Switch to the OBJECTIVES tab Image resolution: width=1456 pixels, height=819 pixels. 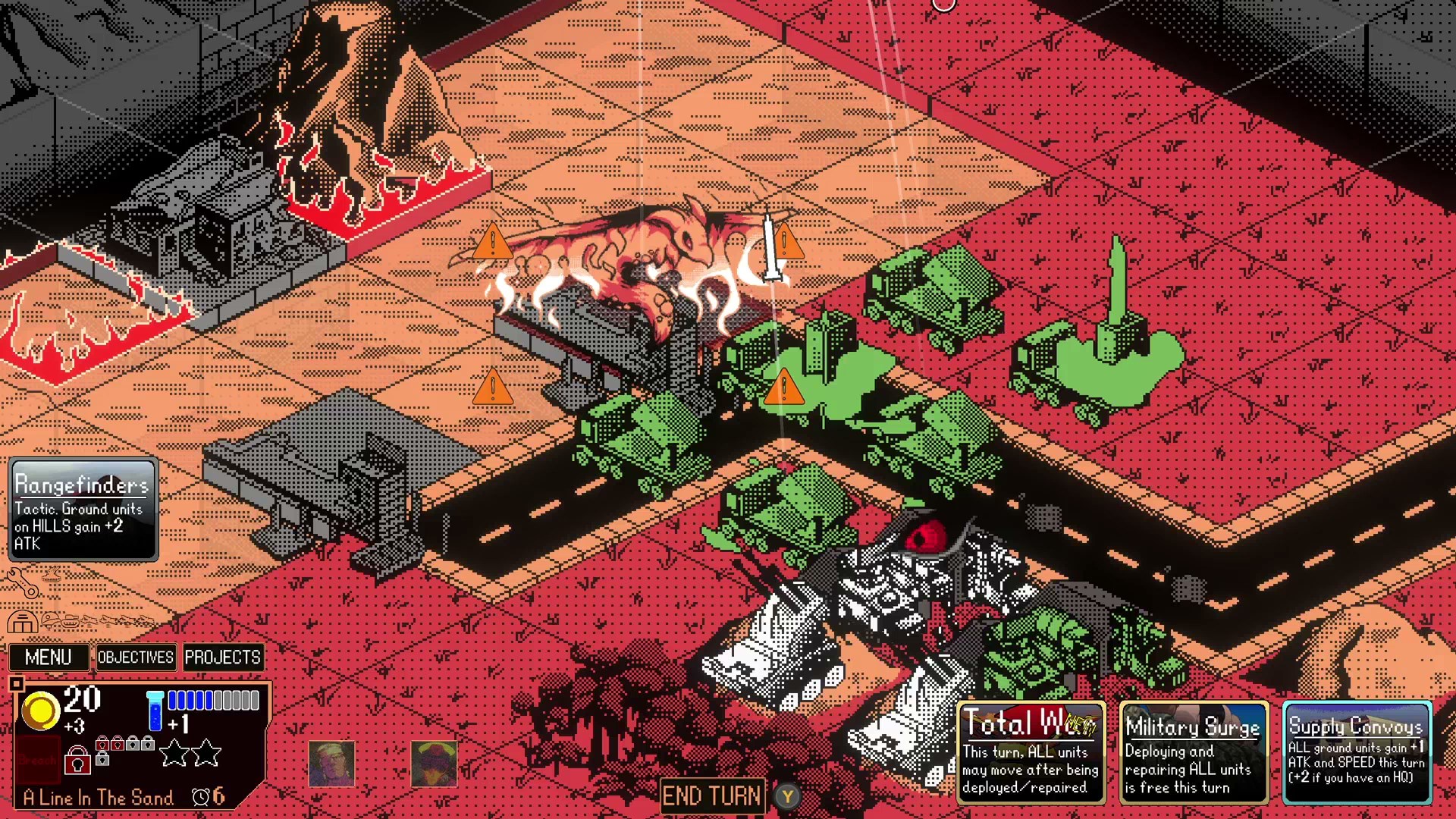[136, 657]
